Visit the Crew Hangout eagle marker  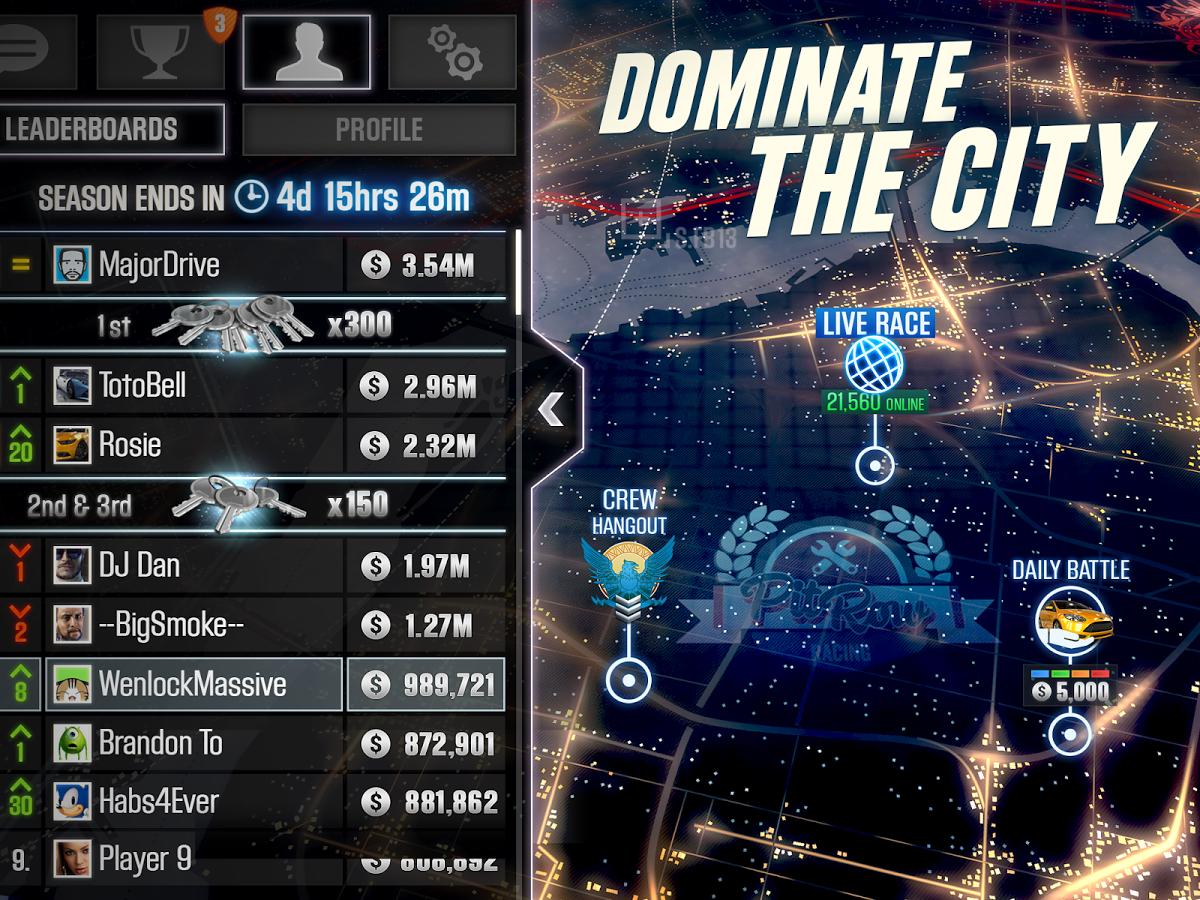pyautogui.click(x=628, y=571)
